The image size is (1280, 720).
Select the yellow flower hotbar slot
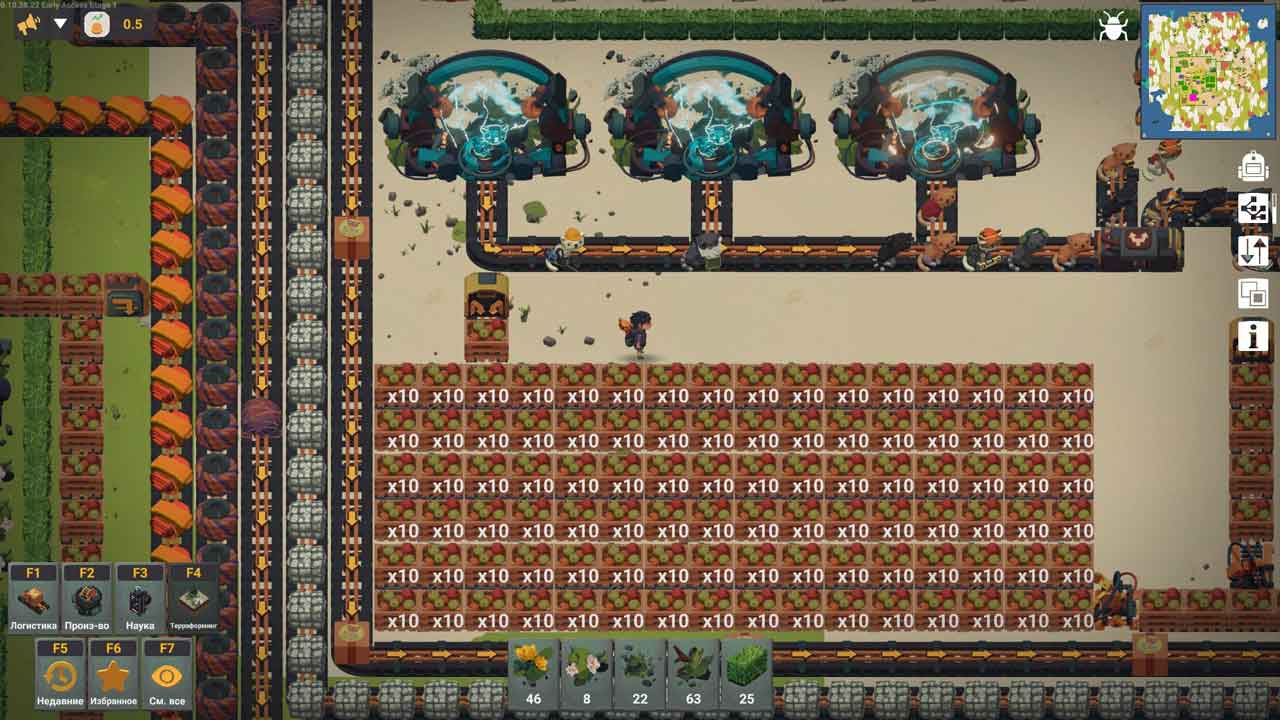pyautogui.click(x=533, y=672)
